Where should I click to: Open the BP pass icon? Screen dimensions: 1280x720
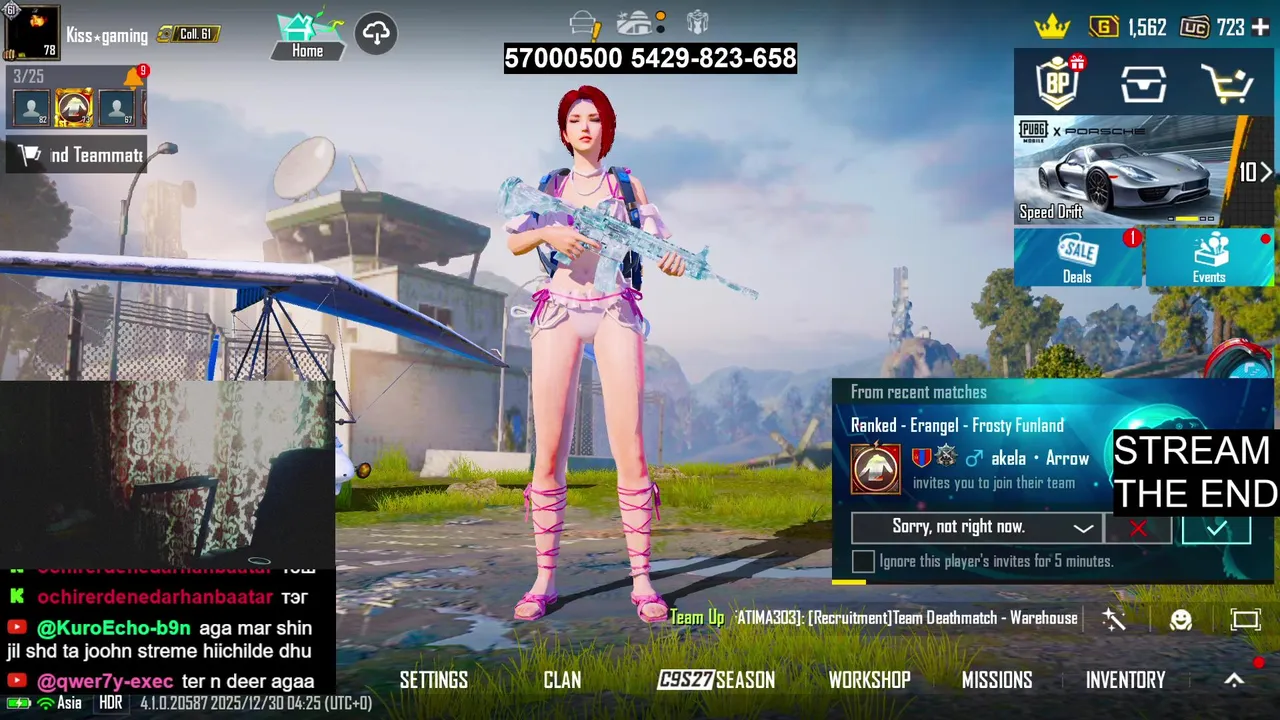(1059, 84)
